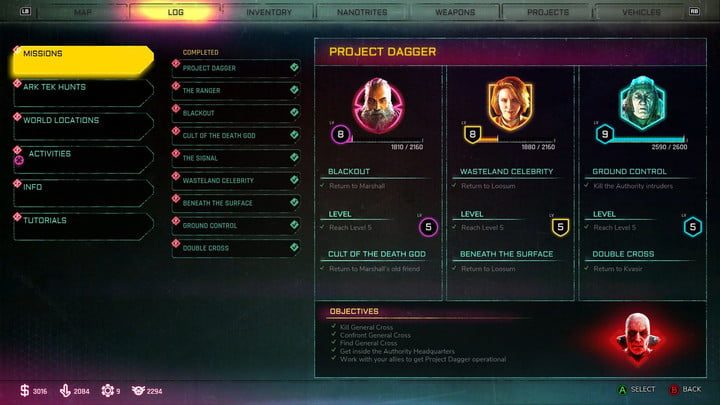
Task: Switch to the Map tab
Action: coord(85,12)
